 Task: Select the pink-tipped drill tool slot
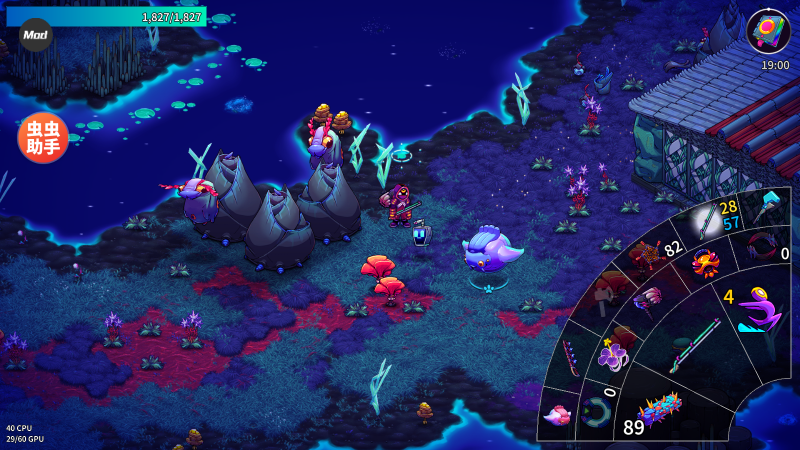(x=648, y=297)
